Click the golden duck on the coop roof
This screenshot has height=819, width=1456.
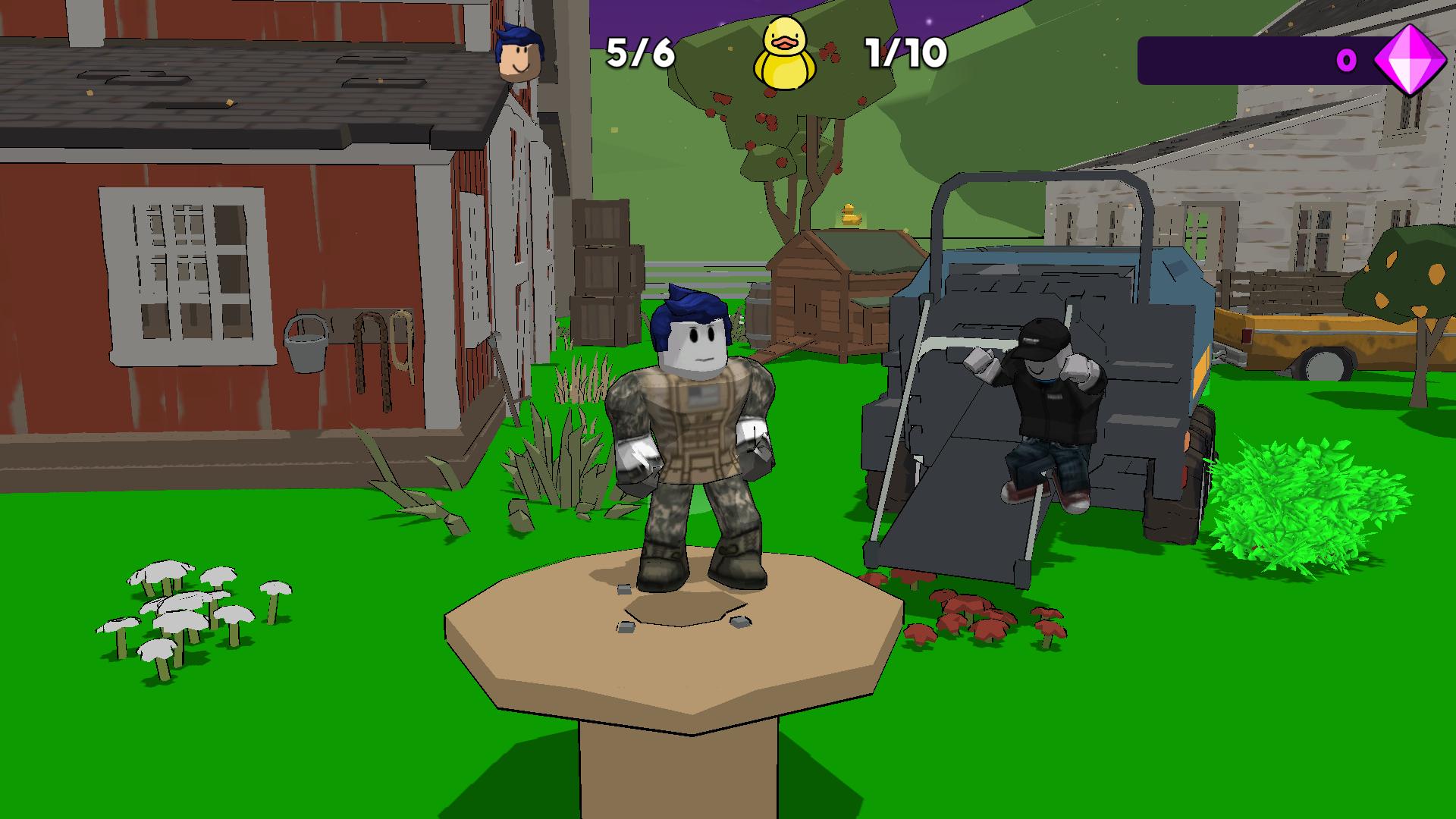[x=851, y=215]
